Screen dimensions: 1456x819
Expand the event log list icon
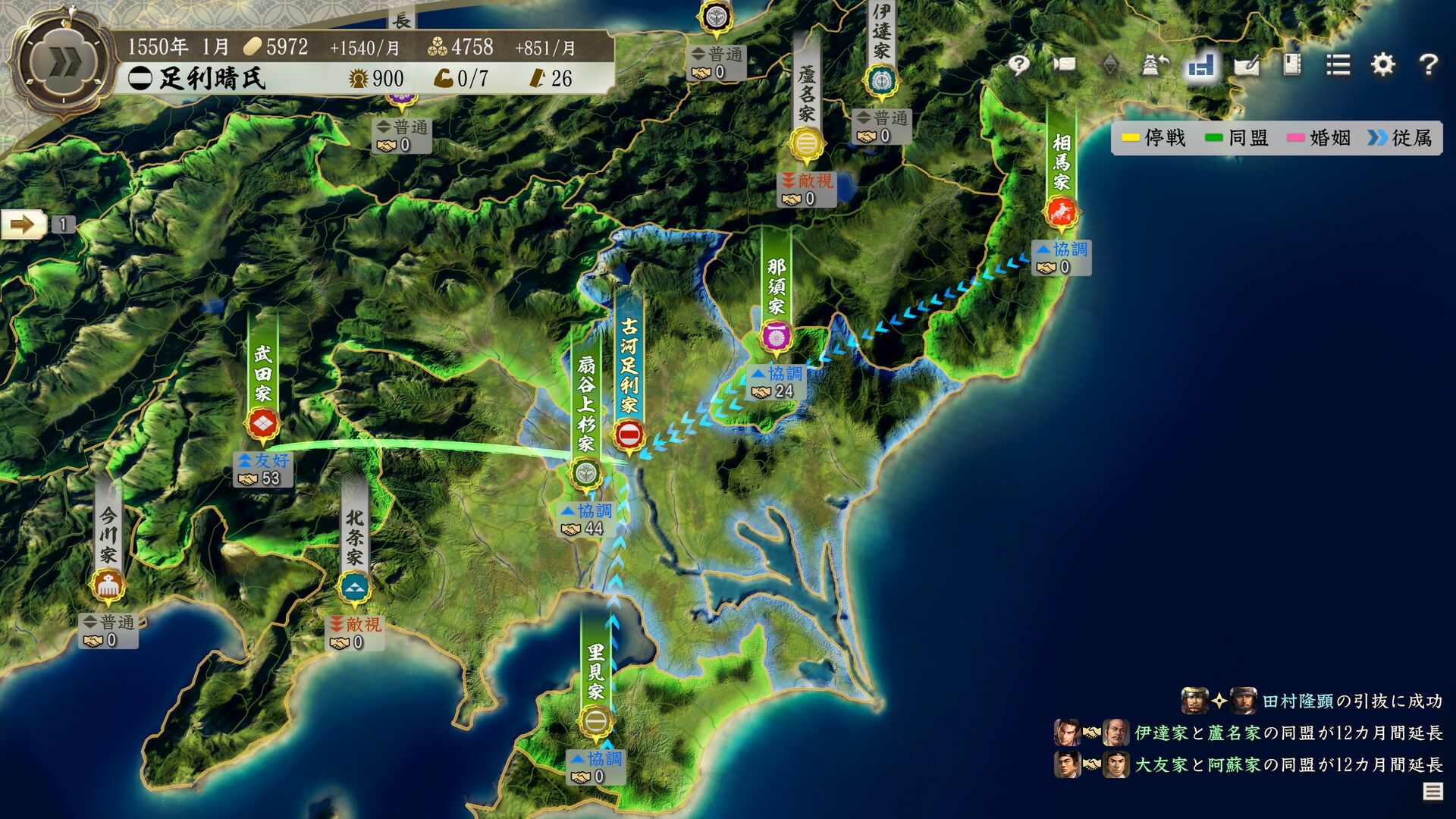coord(1432,792)
